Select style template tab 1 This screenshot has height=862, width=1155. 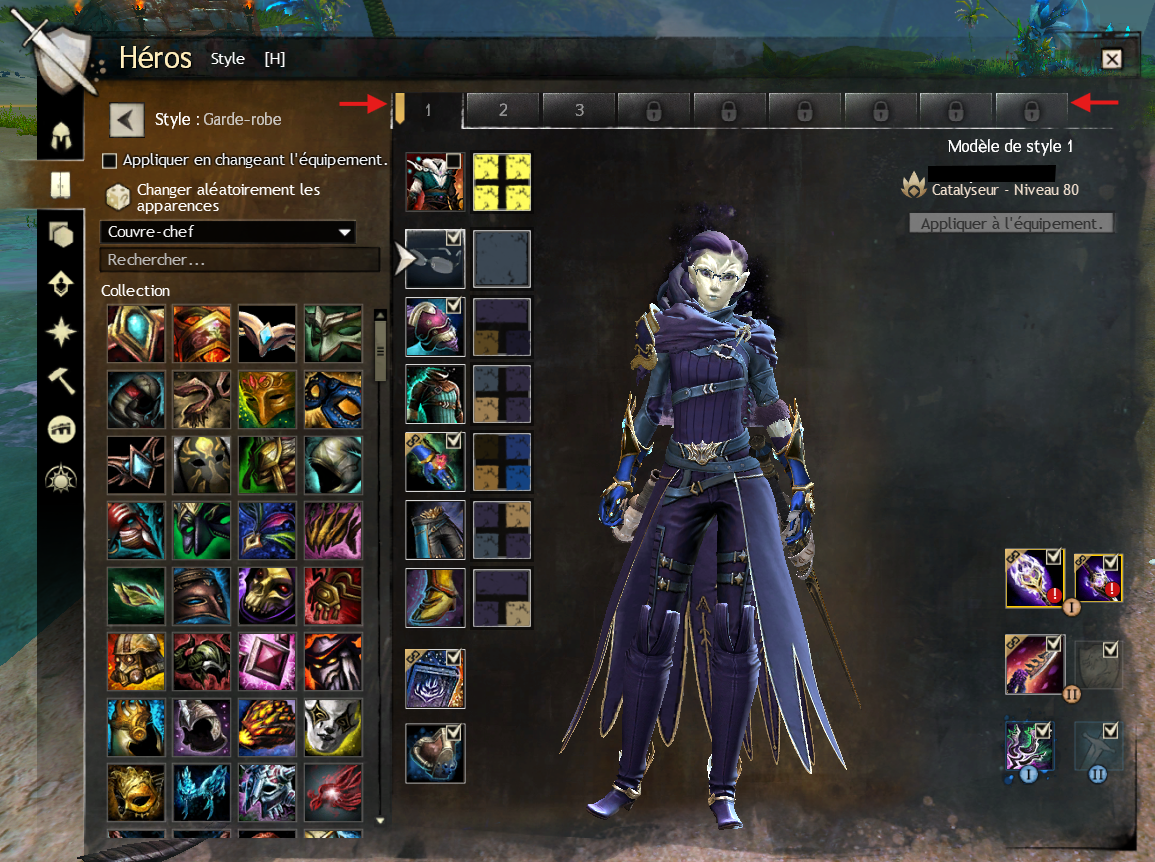[x=427, y=110]
